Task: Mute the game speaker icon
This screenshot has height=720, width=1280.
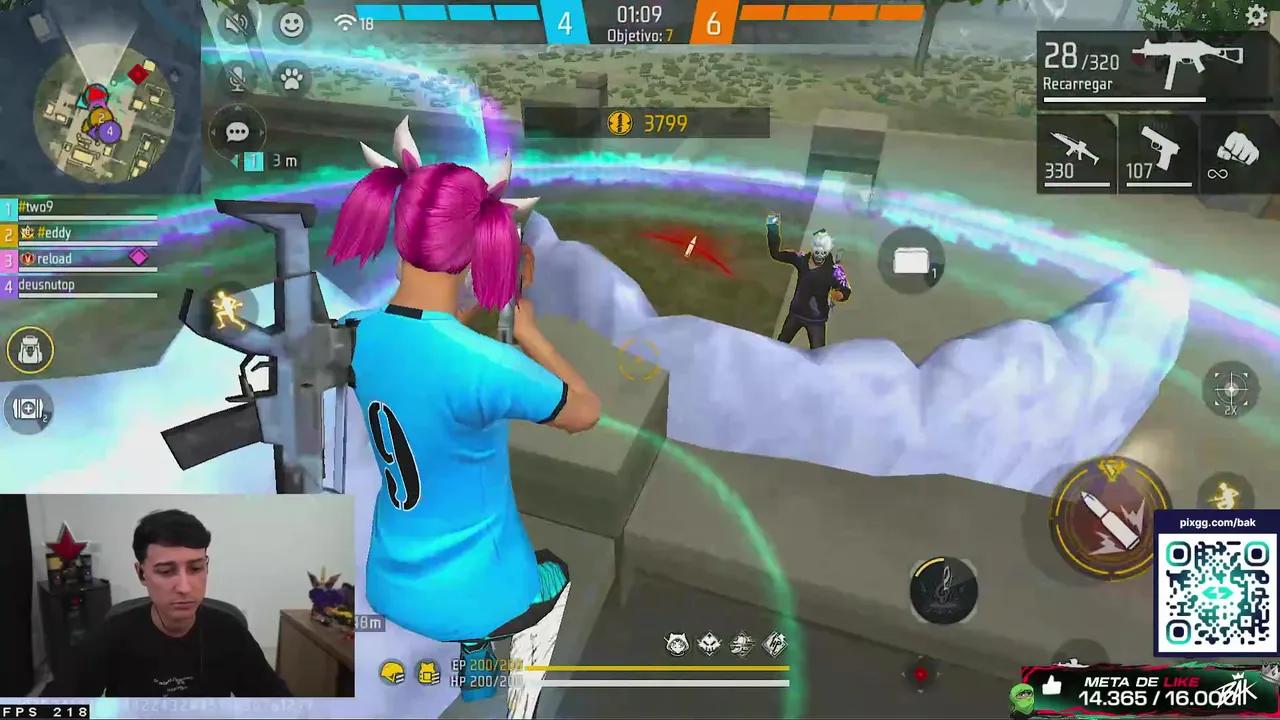Action: click(x=237, y=24)
